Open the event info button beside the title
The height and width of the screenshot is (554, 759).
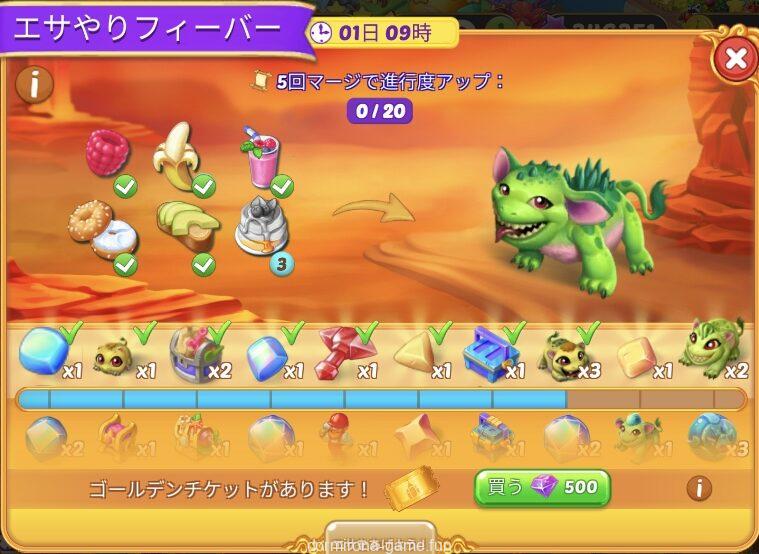[x=34, y=84]
